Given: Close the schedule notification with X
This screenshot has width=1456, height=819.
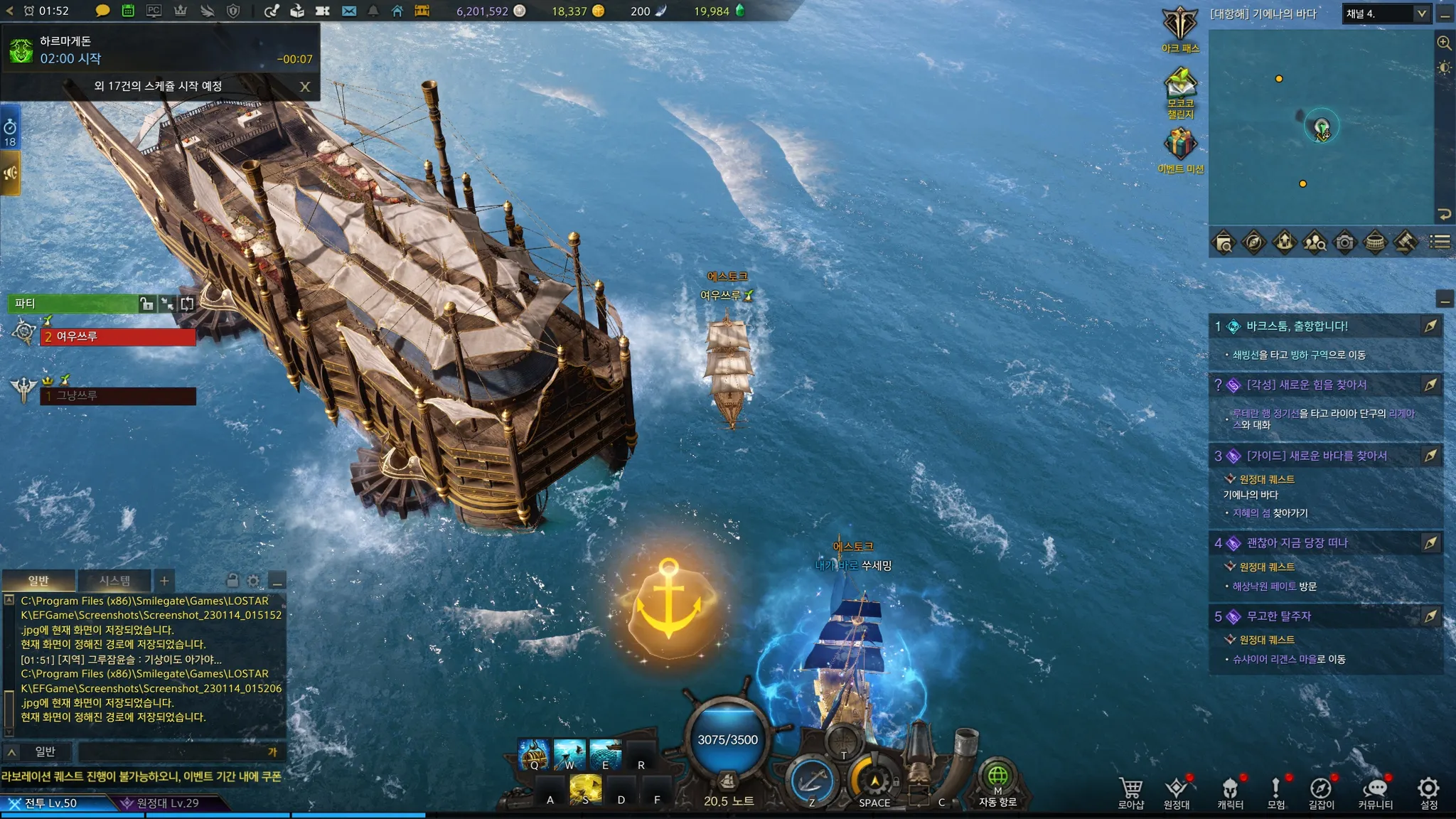Looking at the screenshot, I should 305,87.
